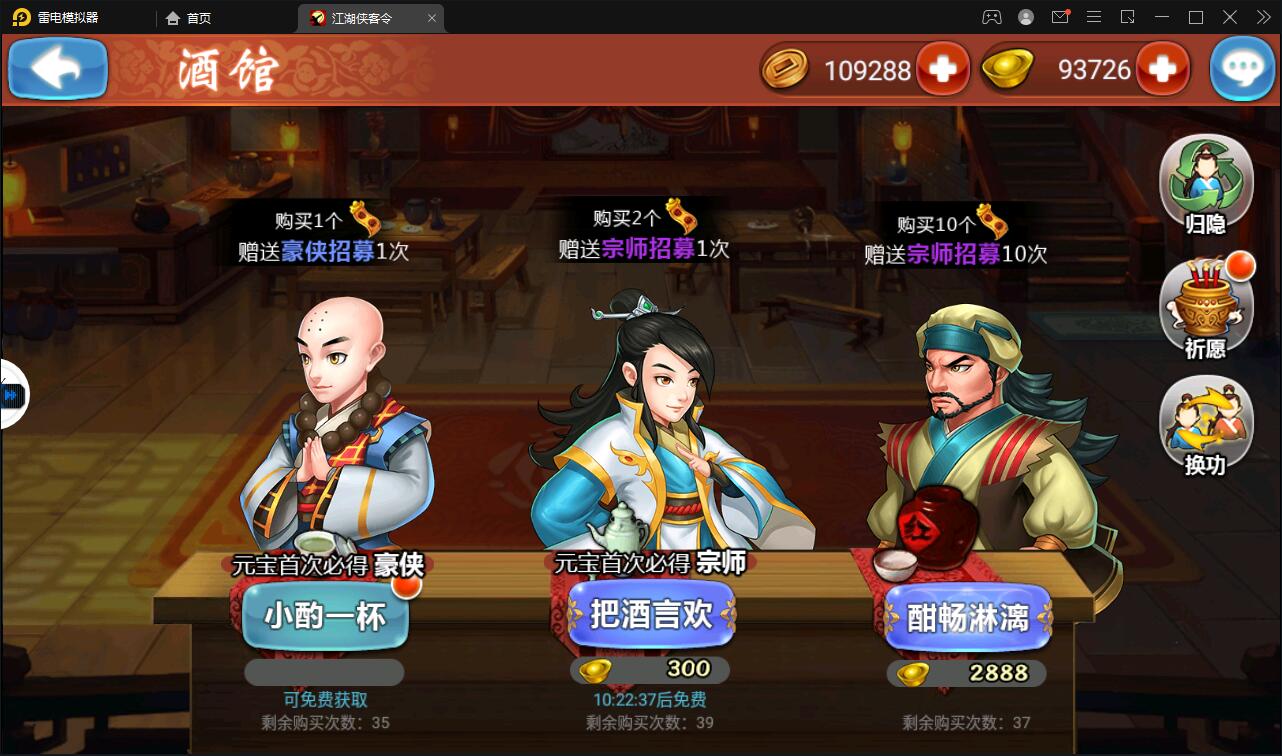Expand the collapsed left sidebar arrow

pos(10,395)
